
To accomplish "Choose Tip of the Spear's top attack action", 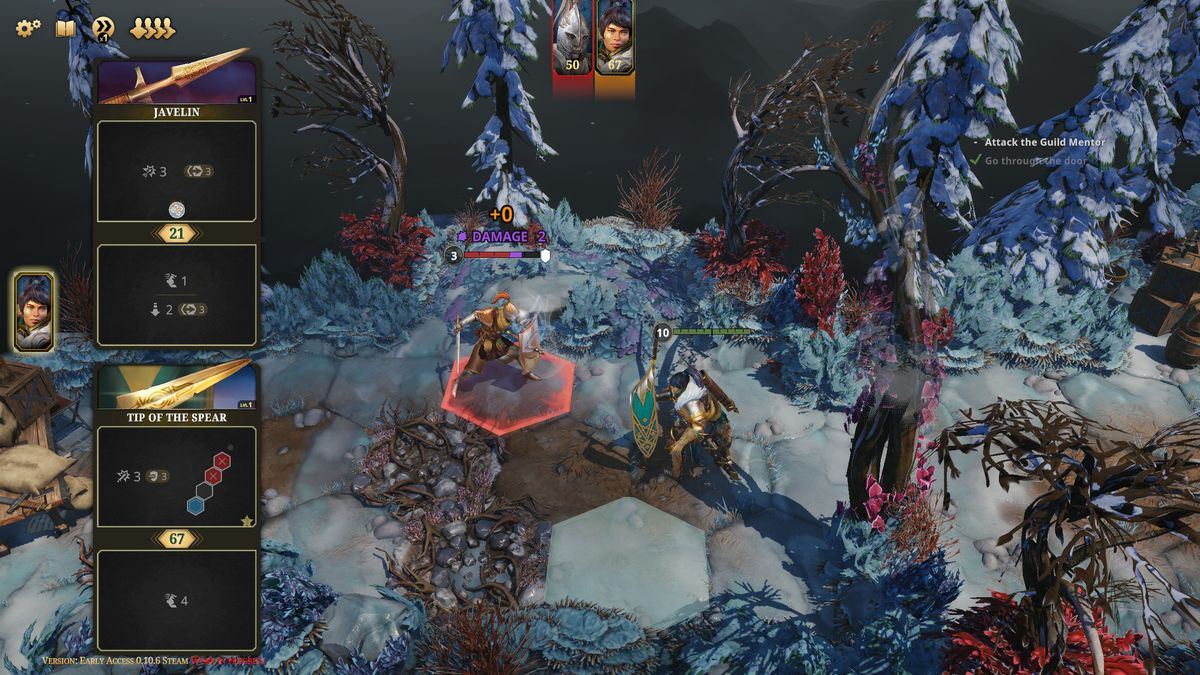I will pyautogui.click(x=177, y=477).
